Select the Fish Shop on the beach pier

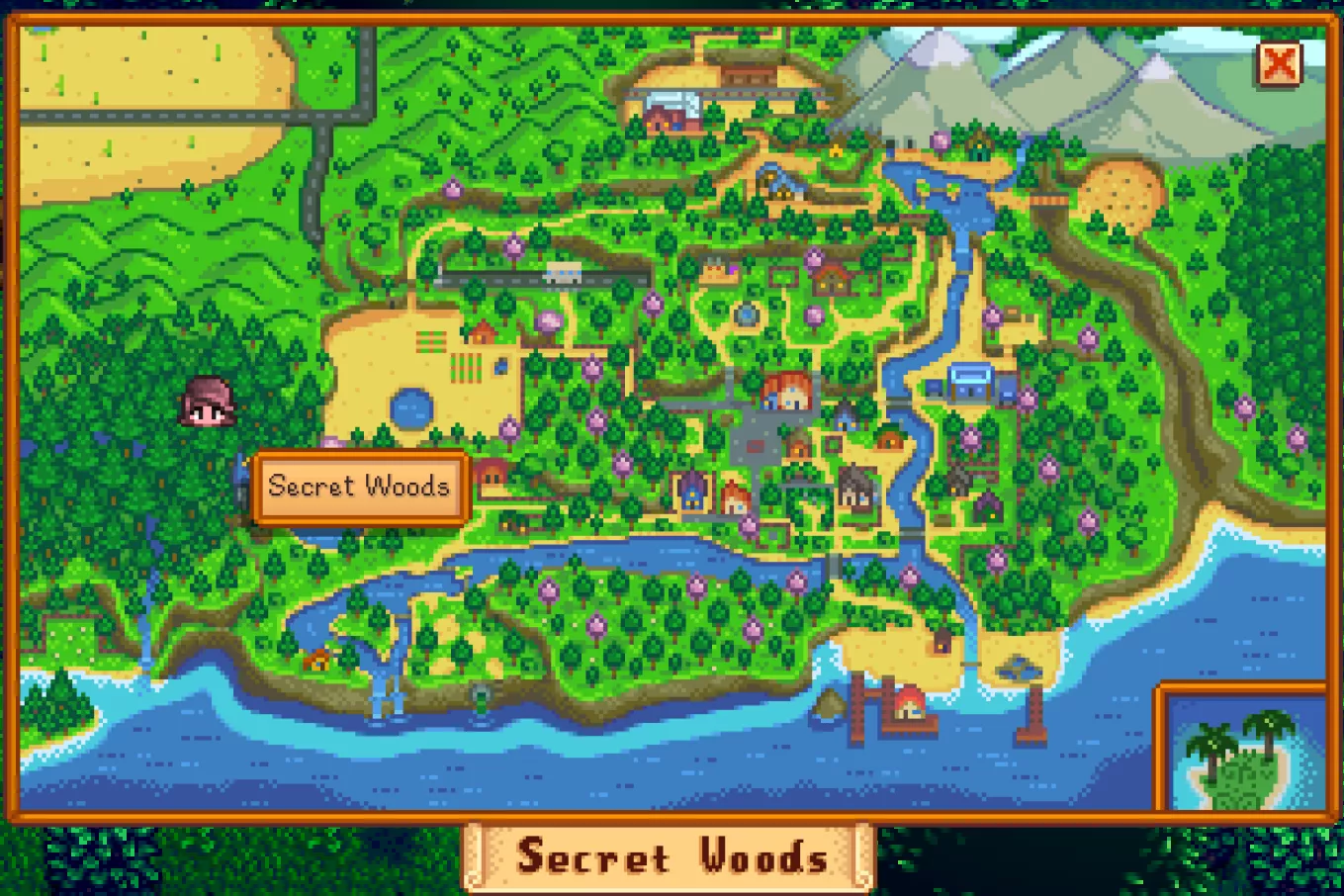tap(910, 704)
